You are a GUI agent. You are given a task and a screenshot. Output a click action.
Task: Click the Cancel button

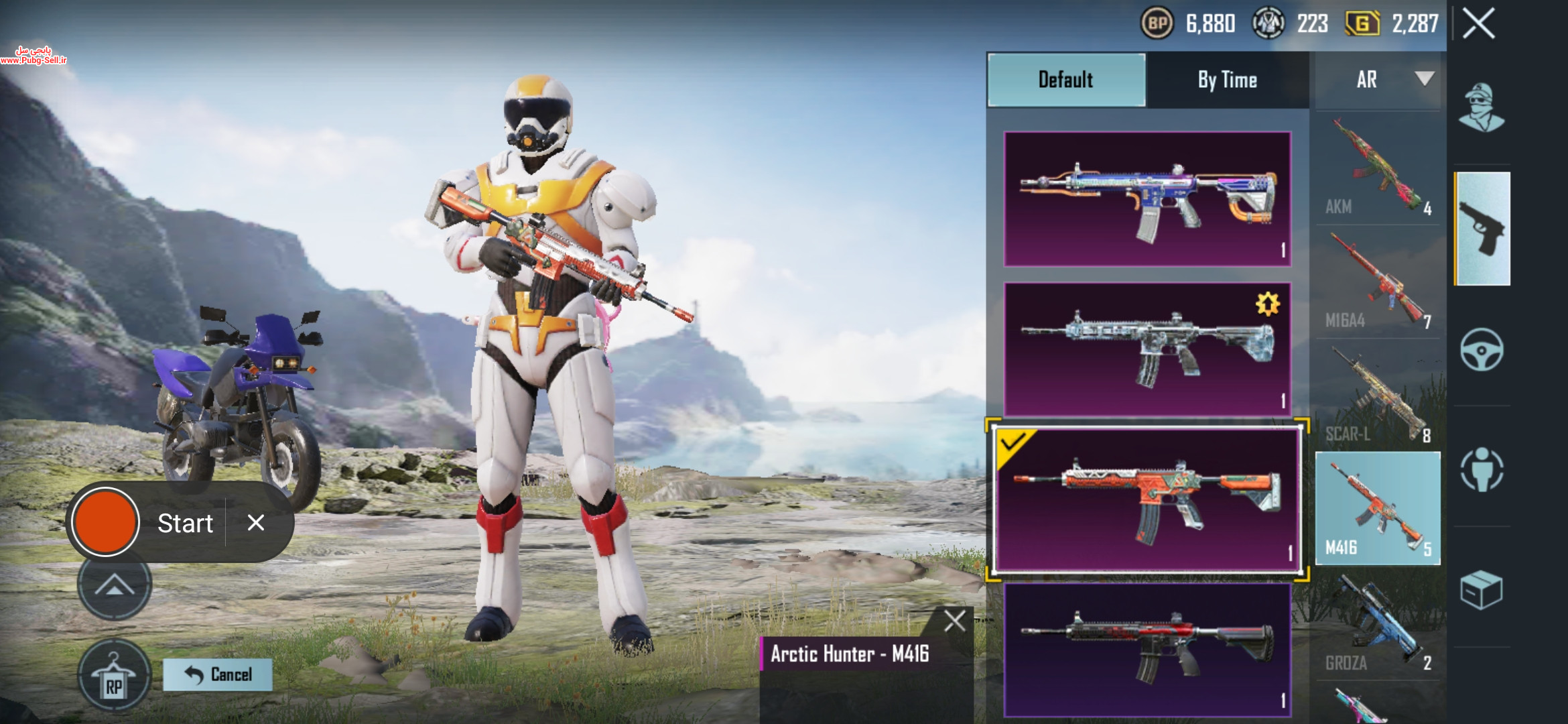(218, 674)
